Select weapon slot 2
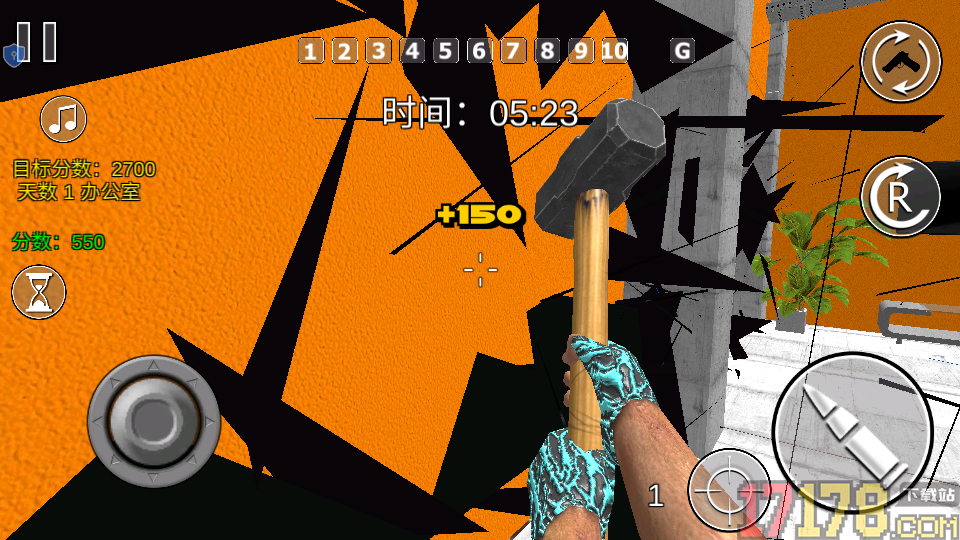The width and height of the screenshot is (960, 540). click(x=344, y=51)
